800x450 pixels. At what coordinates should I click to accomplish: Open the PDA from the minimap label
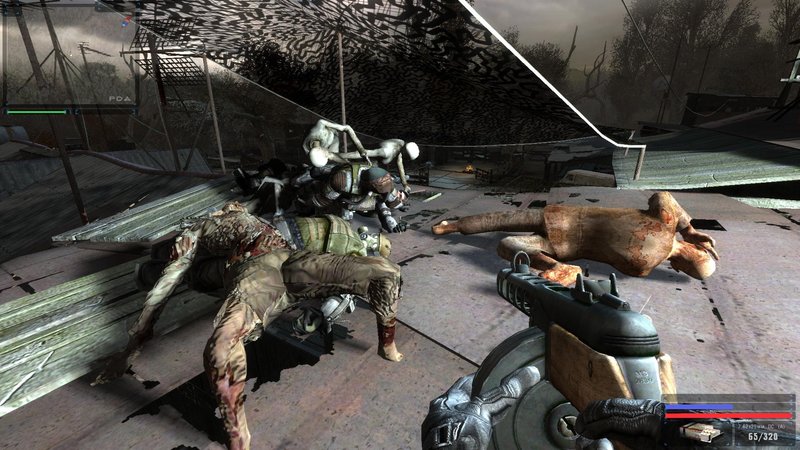click(x=117, y=100)
